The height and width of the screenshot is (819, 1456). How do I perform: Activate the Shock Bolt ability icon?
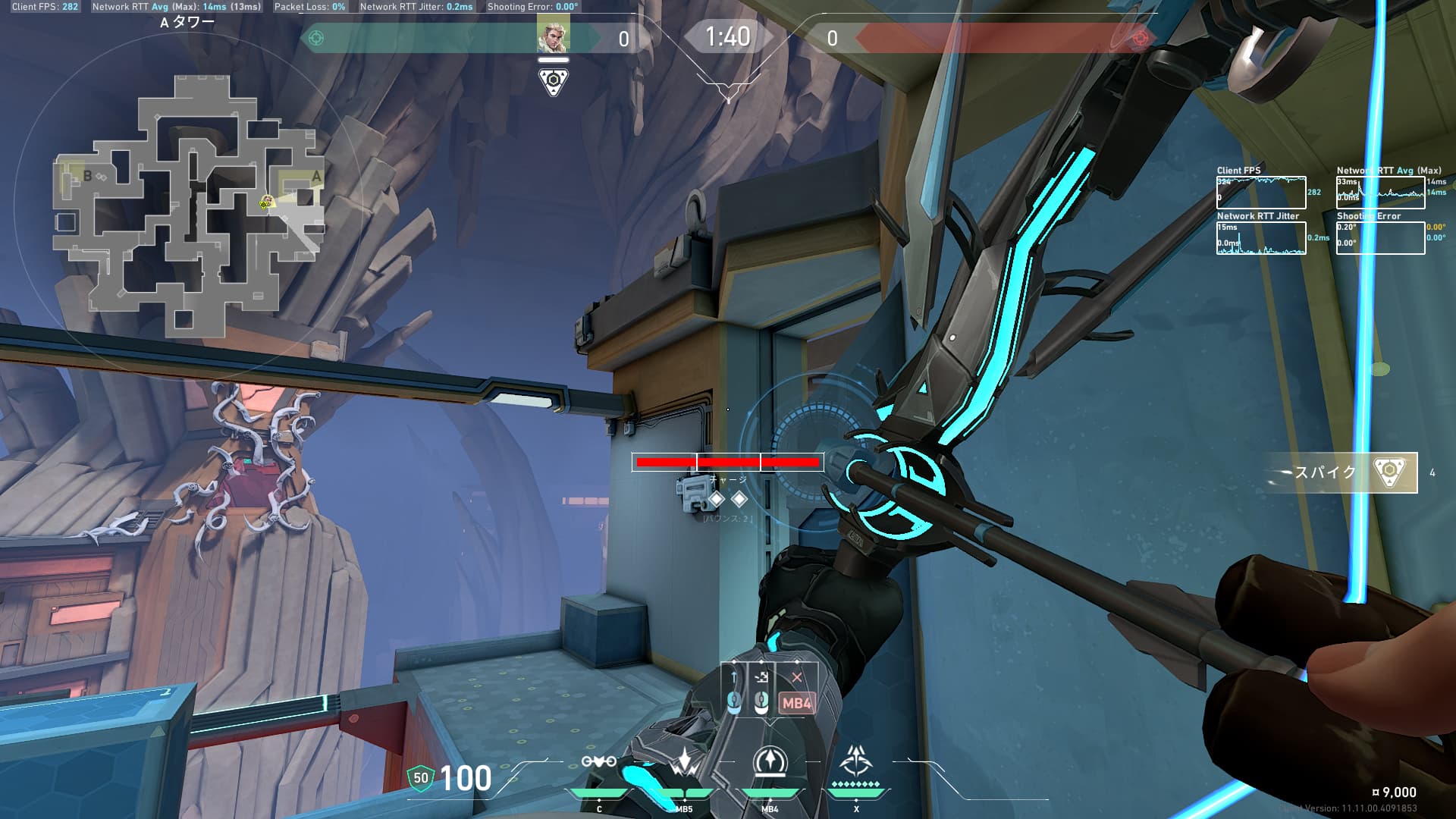[685, 763]
